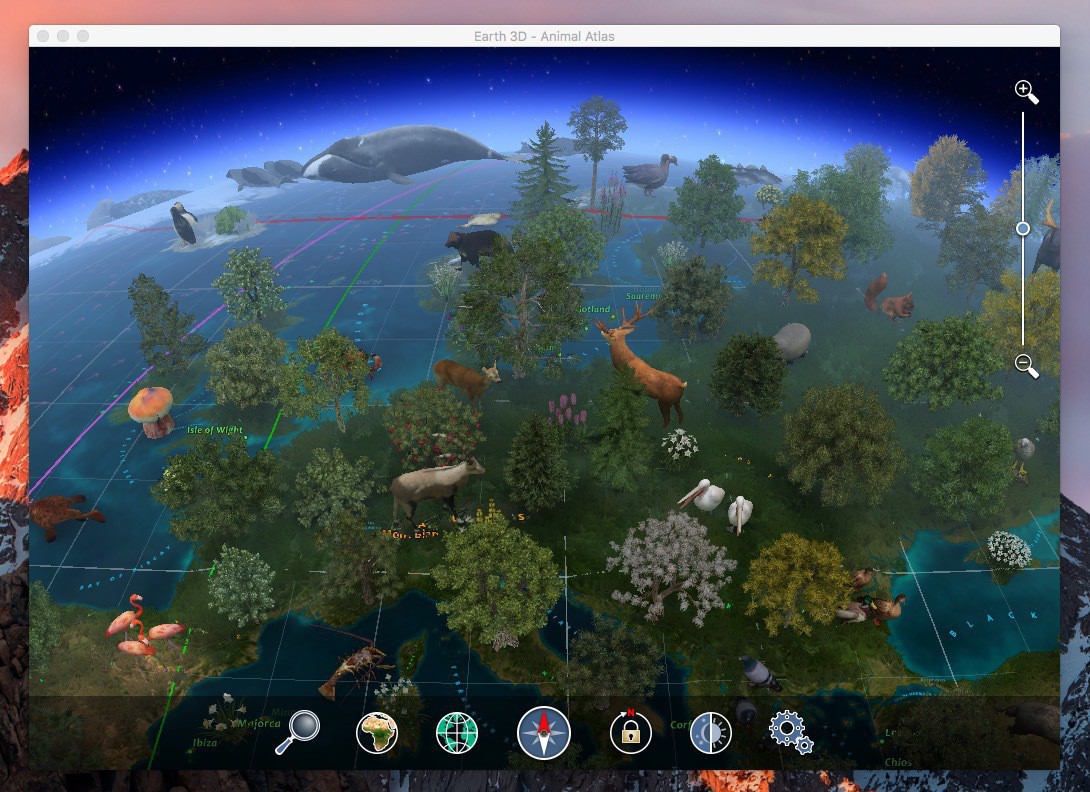Image resolution: width=1090 pixels, height=792 pixels.
Task: Click the green wireframe globe icon
Action: pyautogui.click(x=457, y=733)
